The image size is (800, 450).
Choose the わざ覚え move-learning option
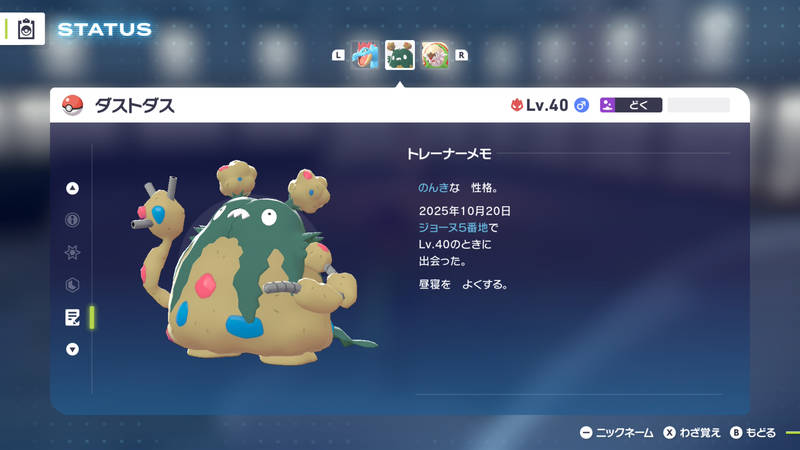pyautogui.click(x=691, y=433)
